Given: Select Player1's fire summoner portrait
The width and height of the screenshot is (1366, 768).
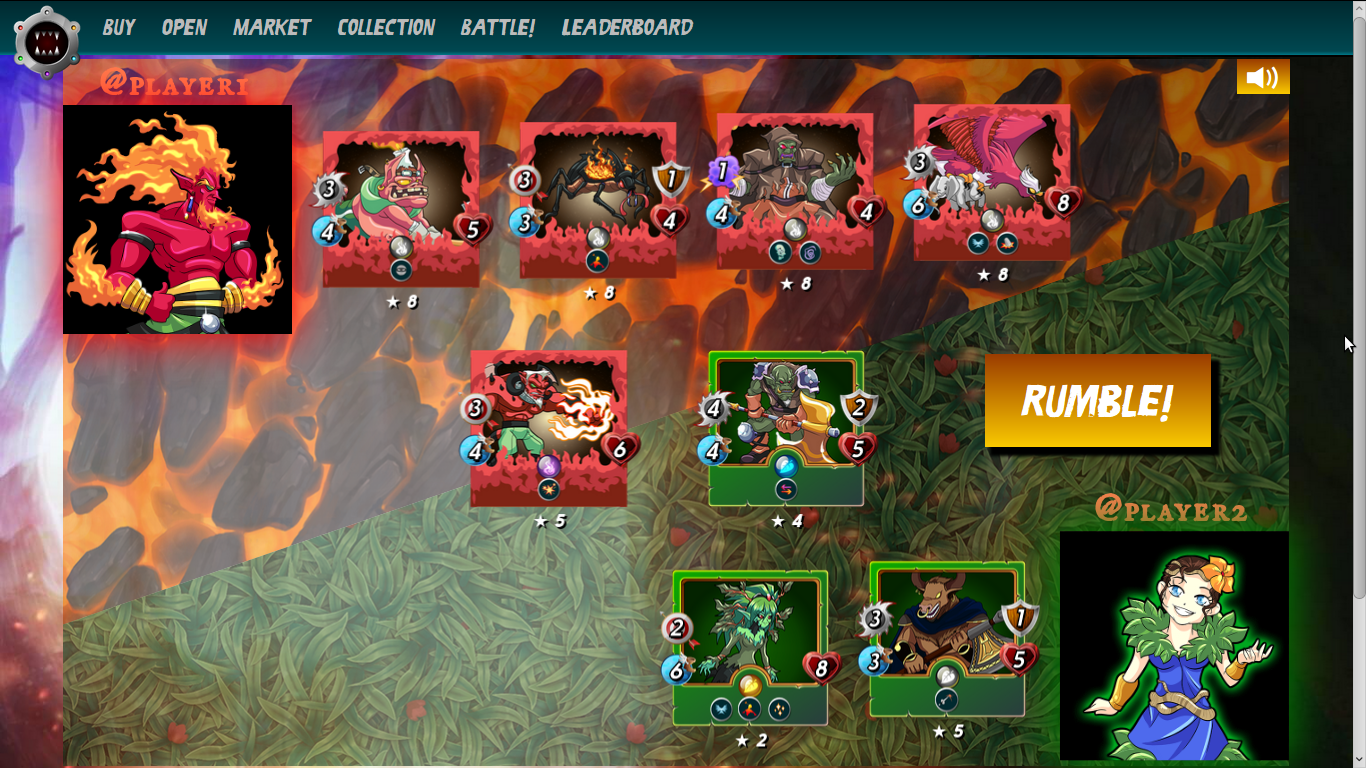Looking at the screenshot, I should [x=177, y=220].
